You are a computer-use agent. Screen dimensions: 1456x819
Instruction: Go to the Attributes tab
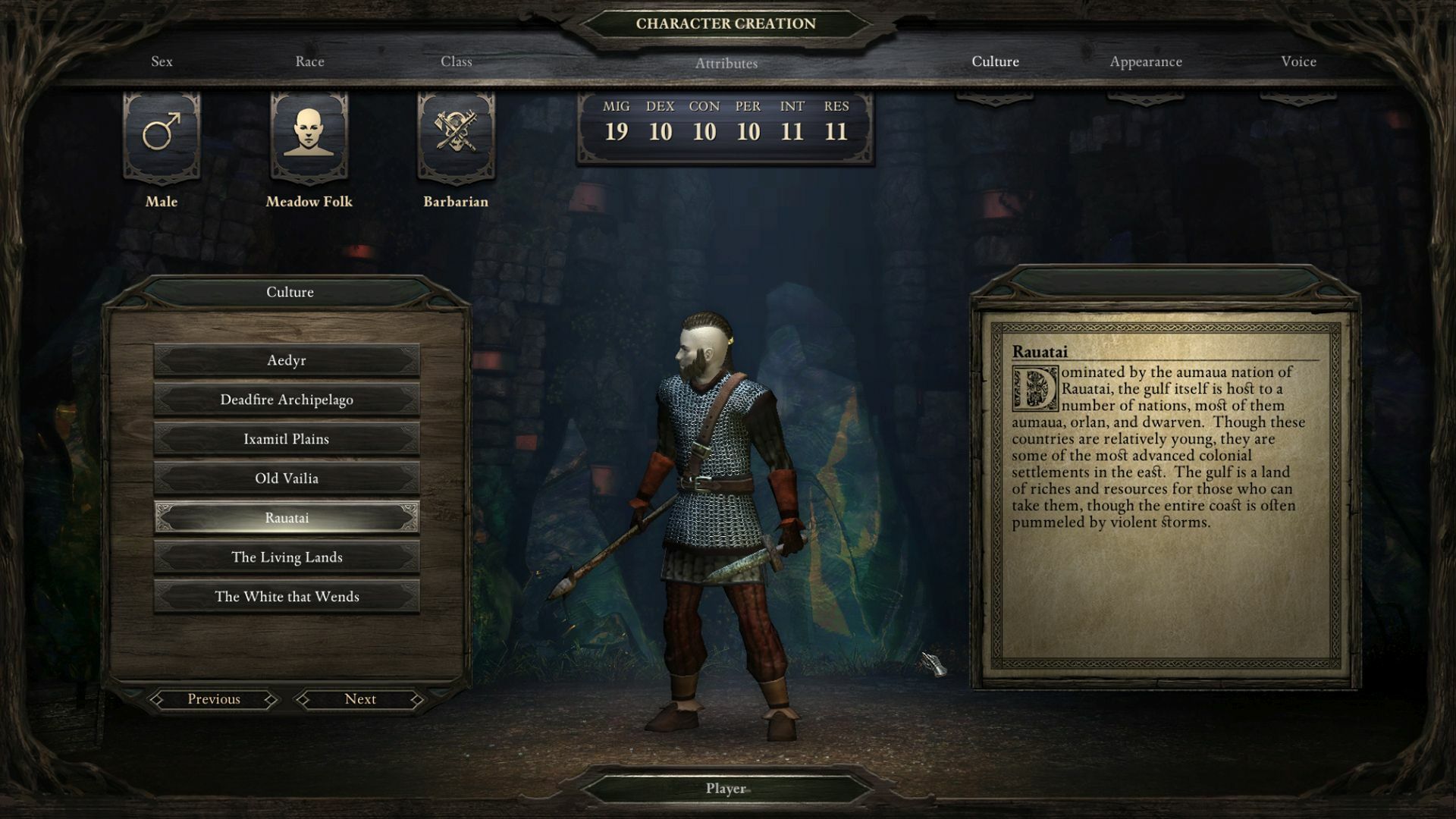tap(726, 64)
